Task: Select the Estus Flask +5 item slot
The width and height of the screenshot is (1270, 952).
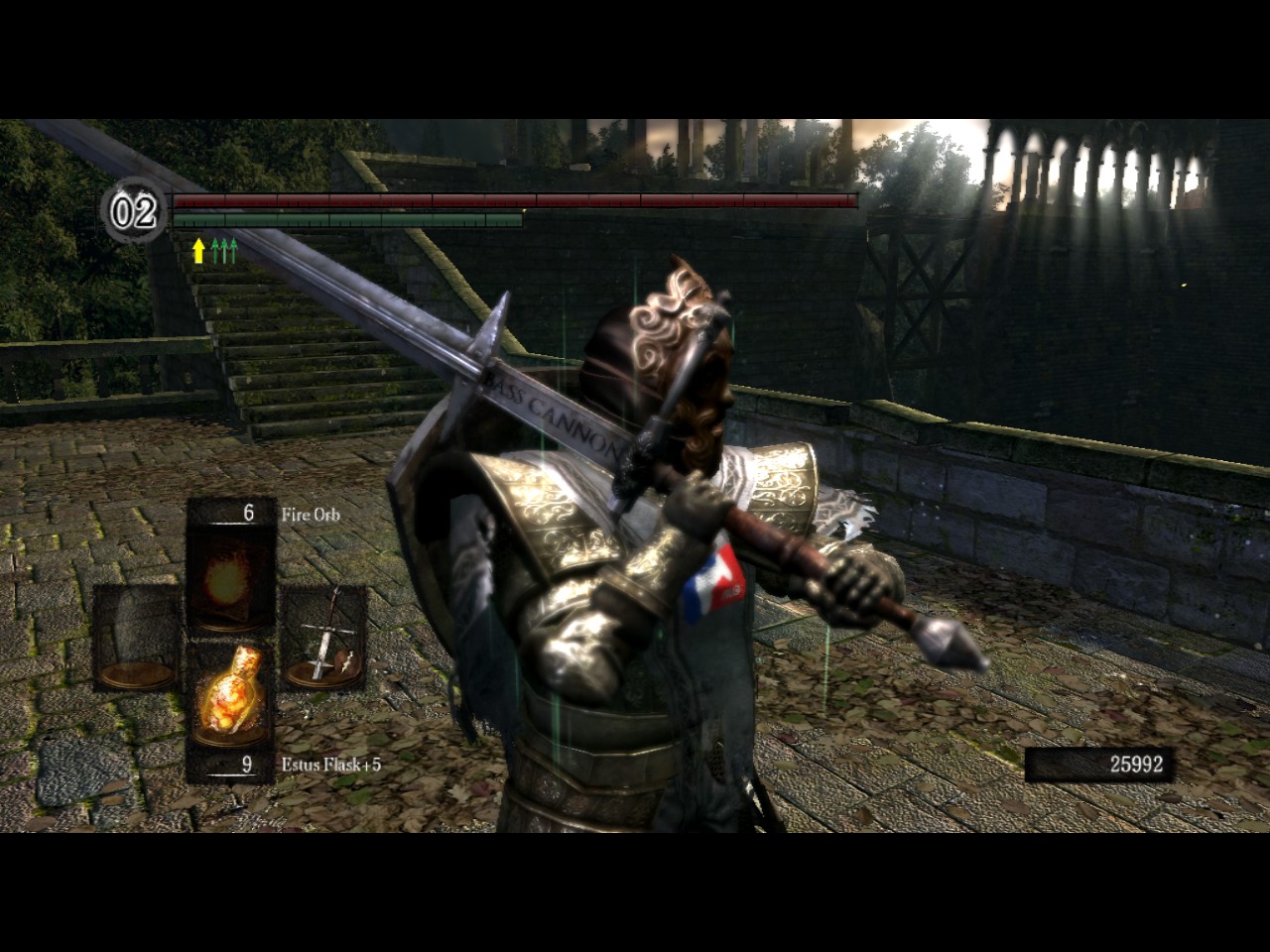Action: point(231,694)
